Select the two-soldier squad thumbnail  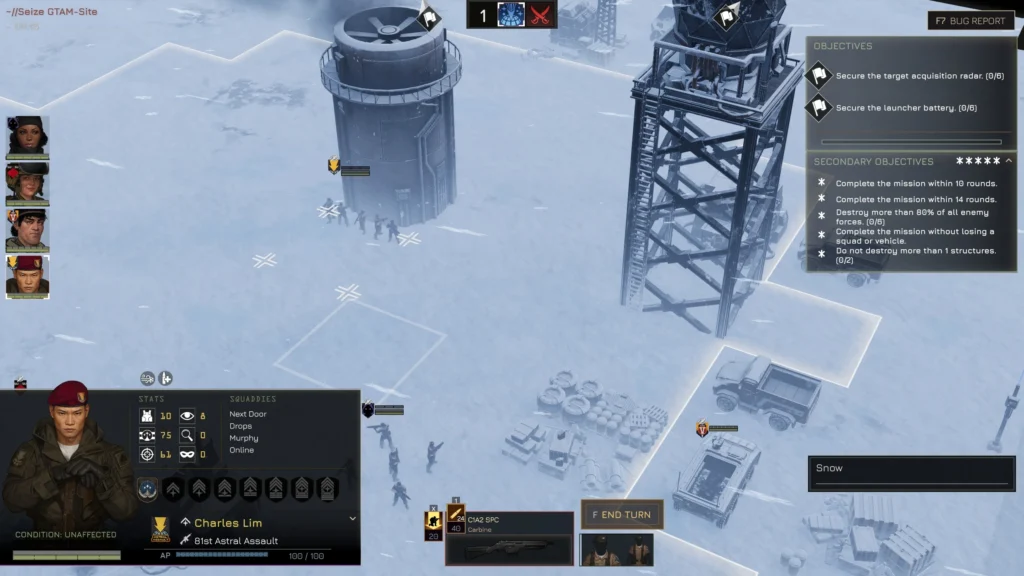[x=616, y=550]
